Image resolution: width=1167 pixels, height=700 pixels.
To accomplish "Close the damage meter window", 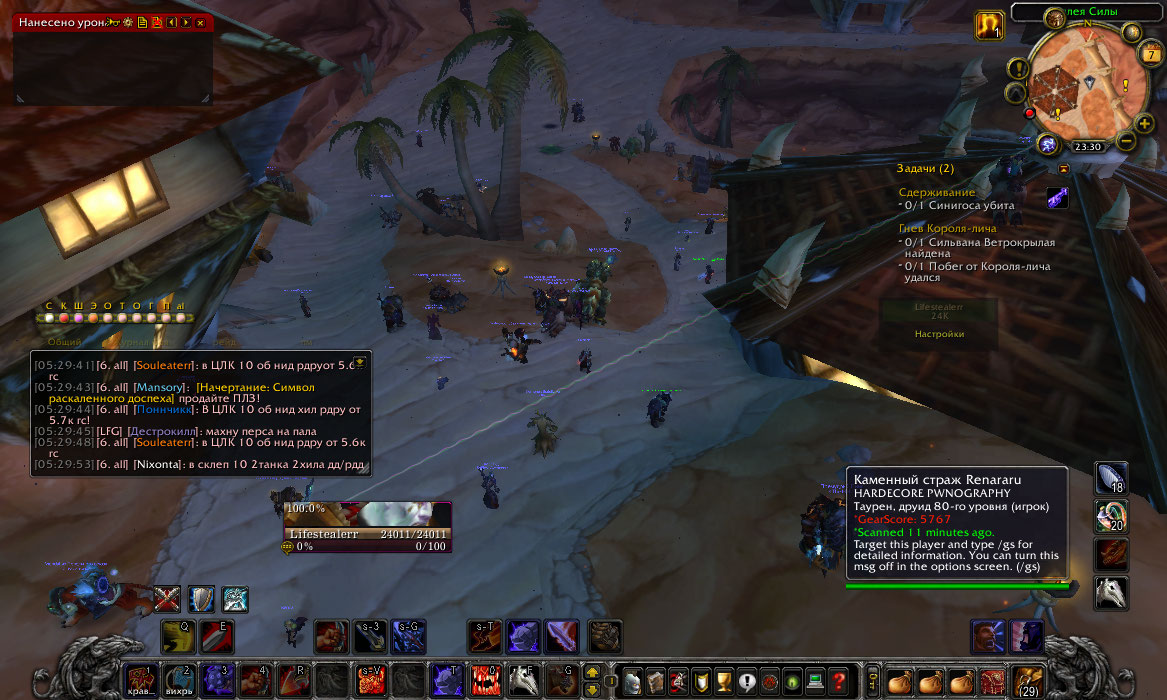I will (x=201, y=22).
